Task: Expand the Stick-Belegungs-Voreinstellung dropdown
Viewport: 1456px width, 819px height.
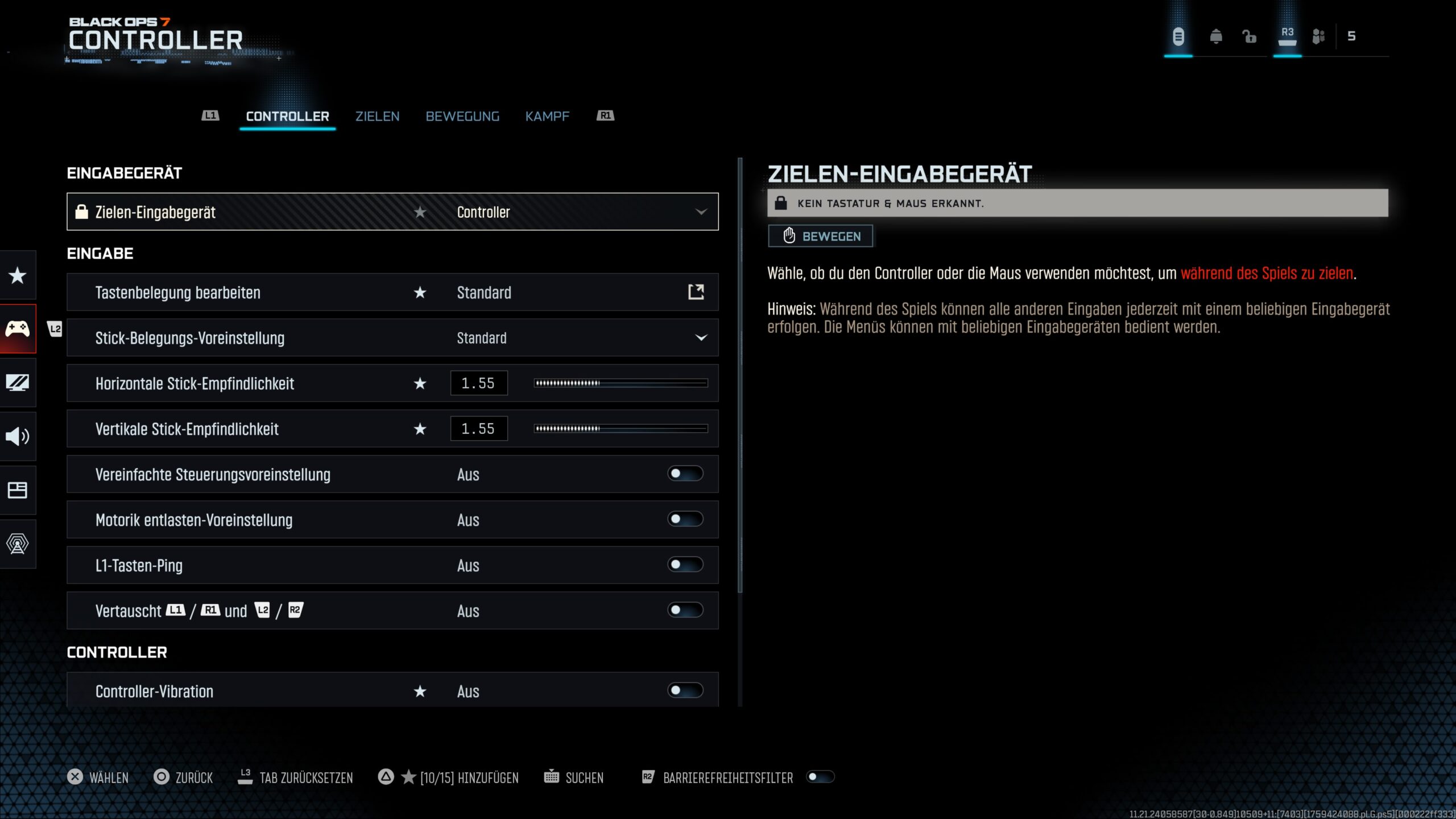Action: (x=701, y=338)
